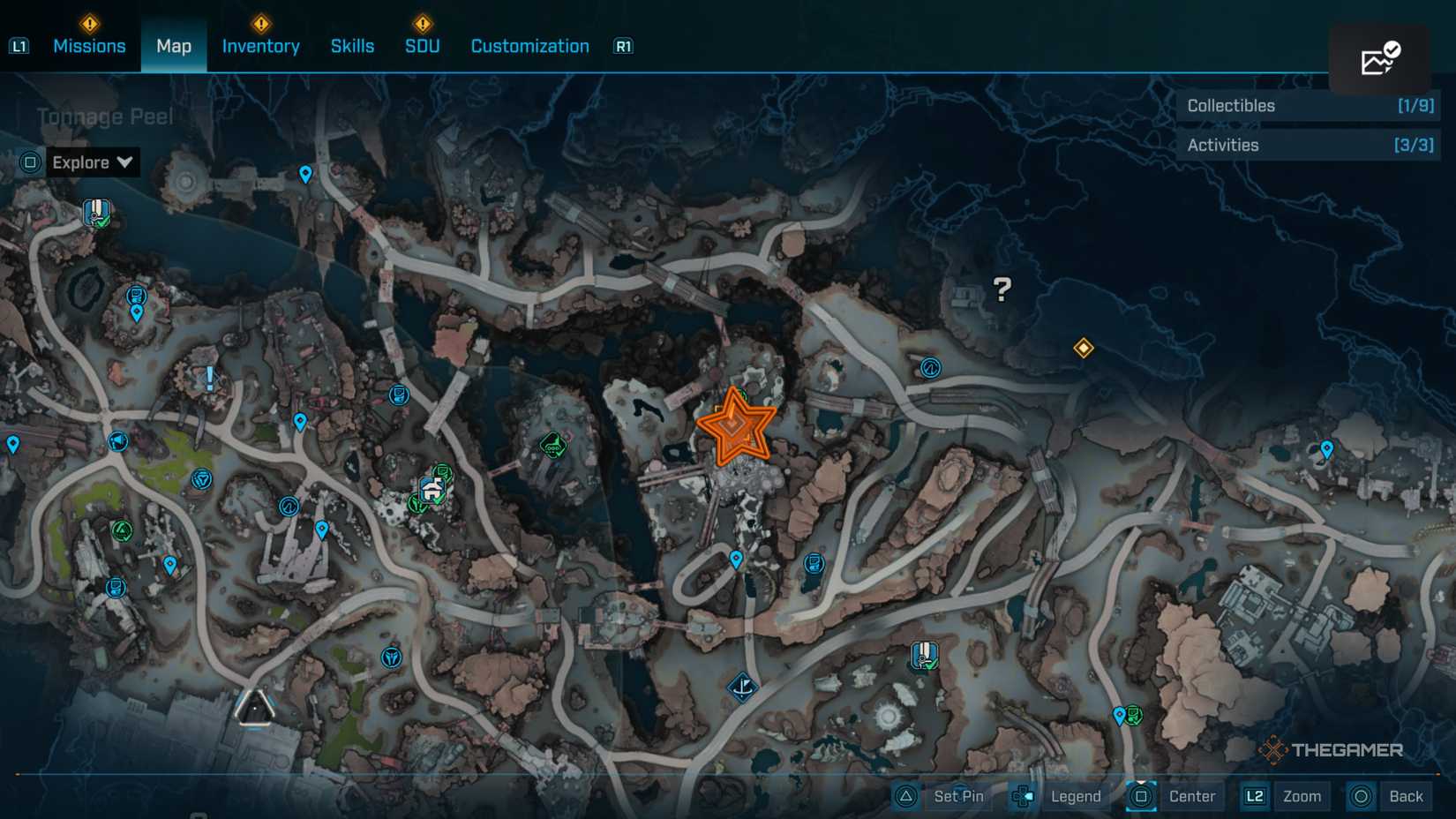Go to the Skills tab
The height and width of the screenshot is (819, 1456).
click(352, 46)
